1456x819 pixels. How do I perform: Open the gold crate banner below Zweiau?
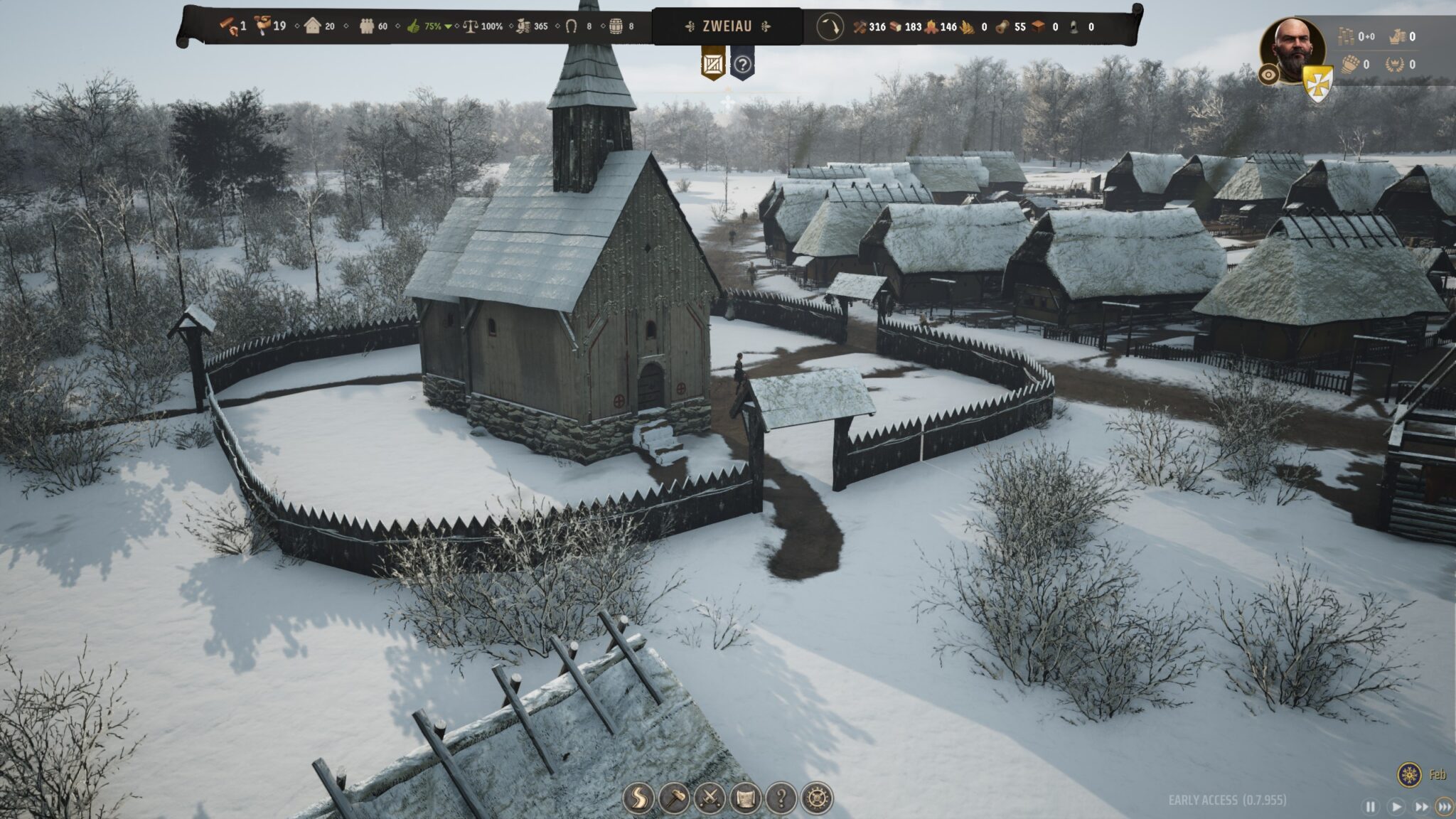point(713,65)
